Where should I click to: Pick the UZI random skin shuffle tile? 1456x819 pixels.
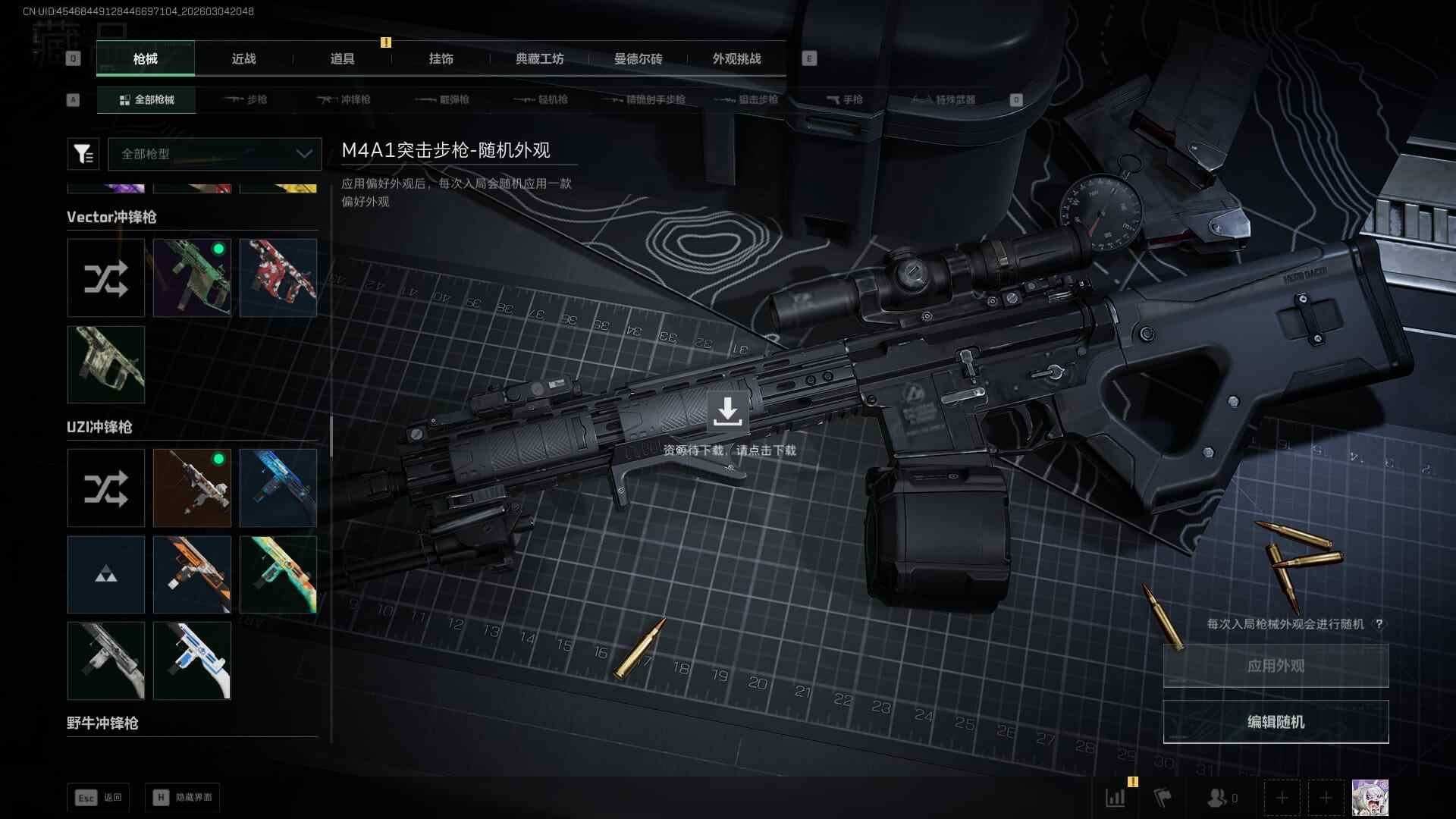[x=105, y=488]
